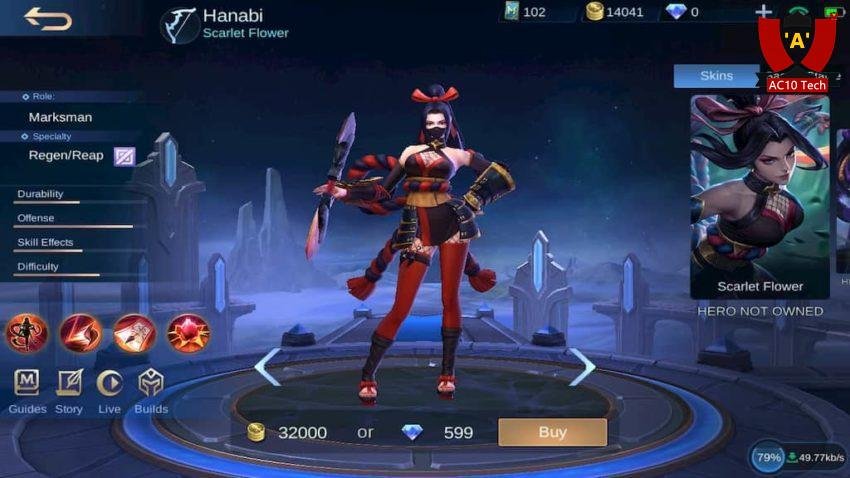850x478 pixels.
Task: Click the Regen/Reap specialty icon
Action: tap(124, 156)
